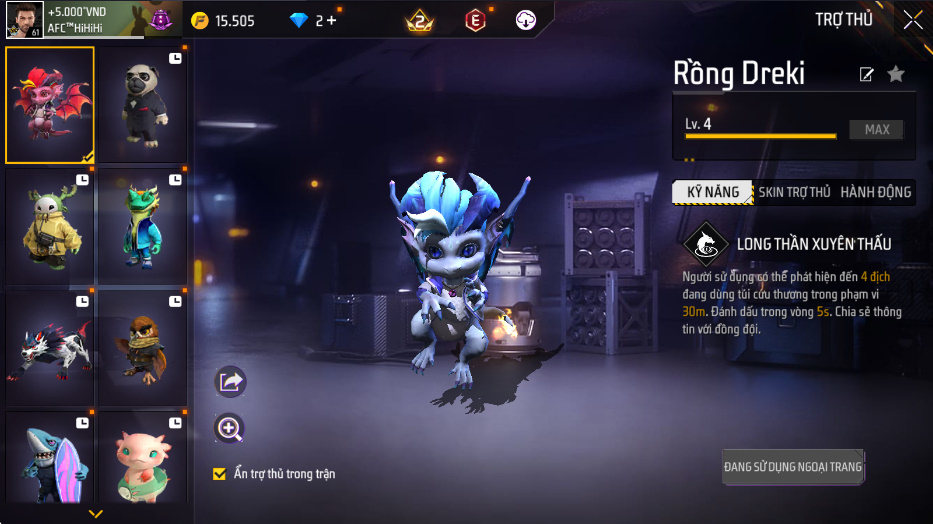Pick the green lizard in blue jacket
Screen dimensions: 933x524
tap(141, 227)
